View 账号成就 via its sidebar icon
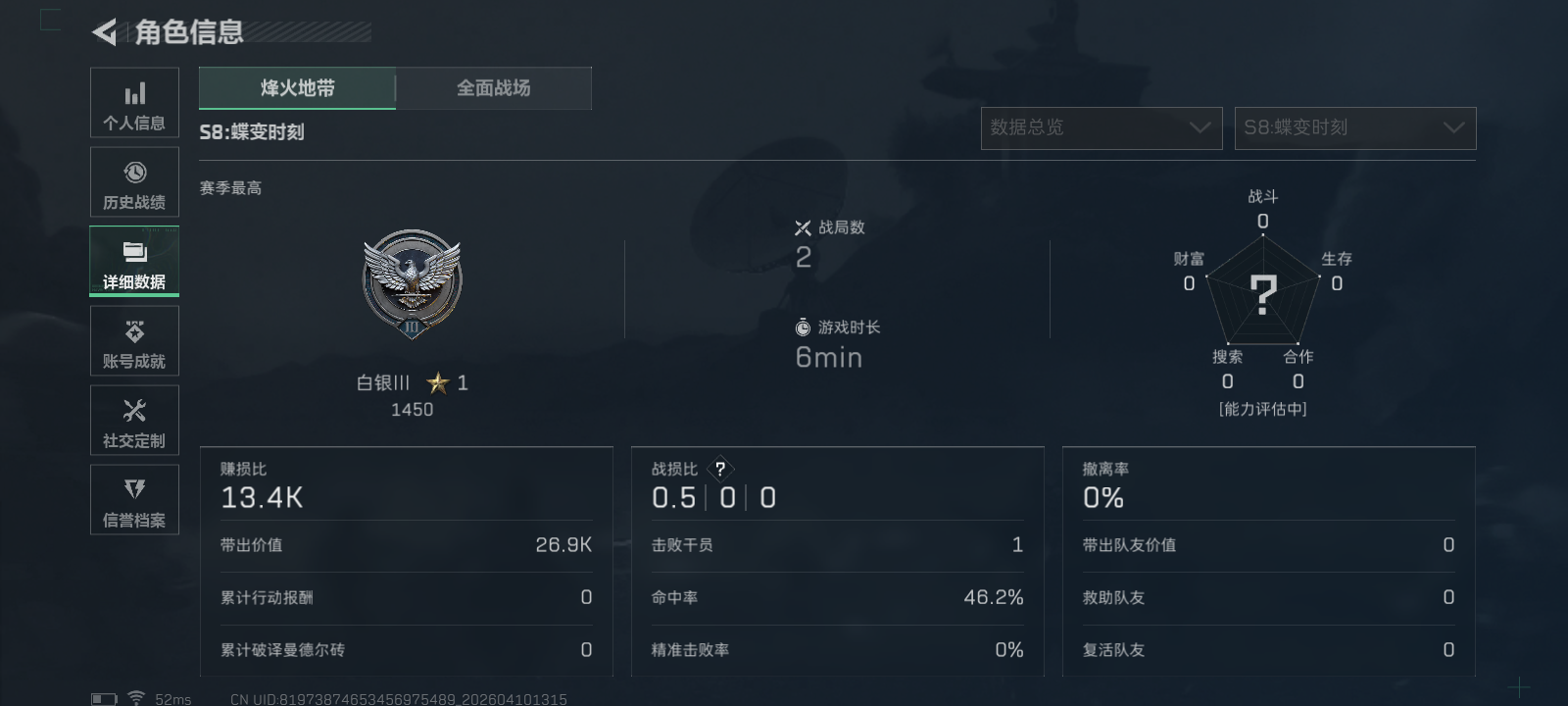1568x706 pixels. coord(134,340)
